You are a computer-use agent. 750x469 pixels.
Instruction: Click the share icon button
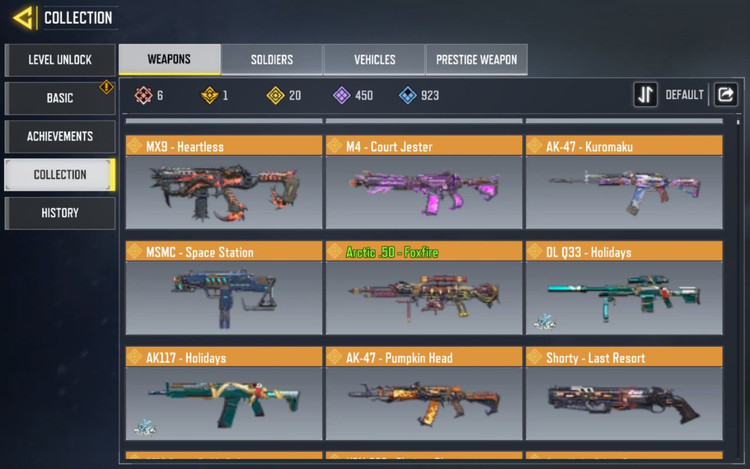[x=726, y=95]
